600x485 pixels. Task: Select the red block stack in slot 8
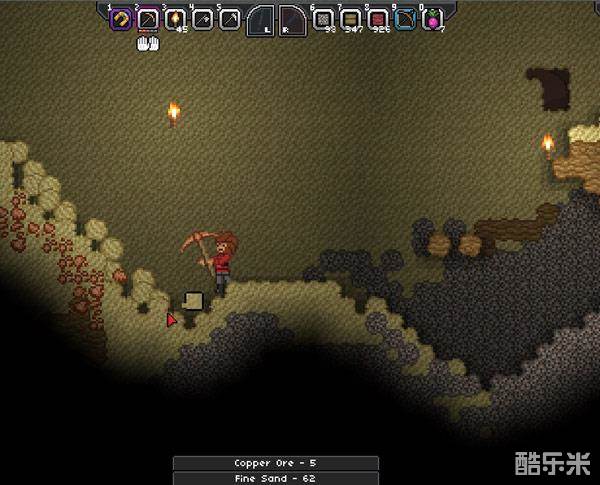[x=377, y=18]
